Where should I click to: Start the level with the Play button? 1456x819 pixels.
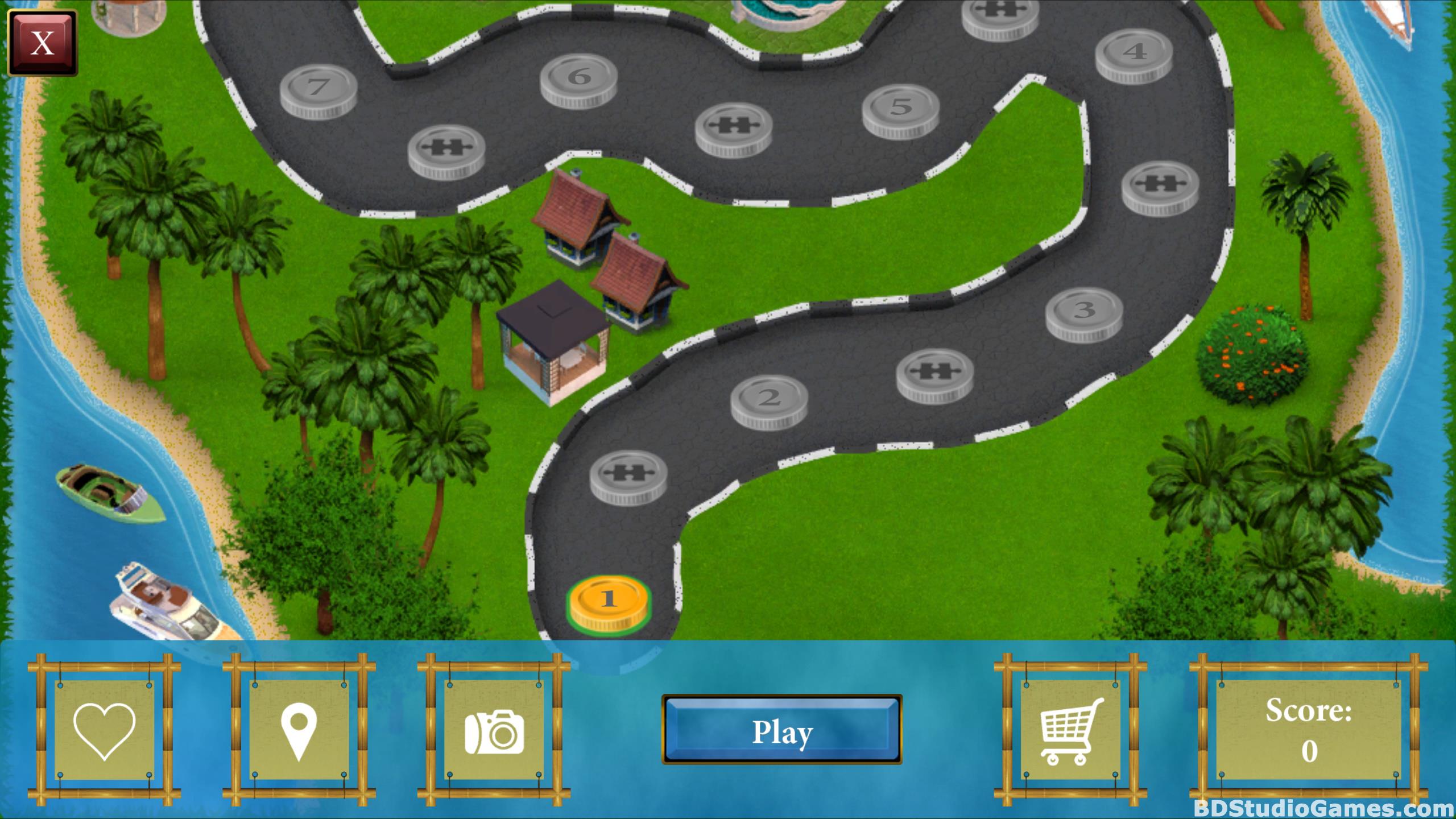(782, 730)
